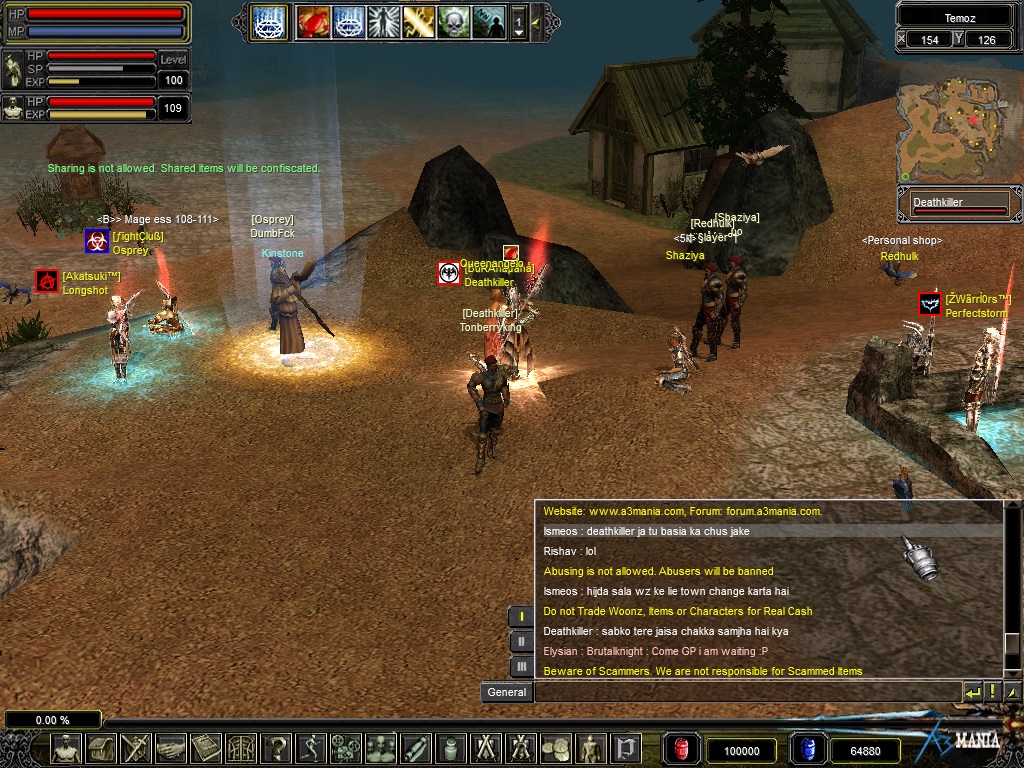Switch to chat tab I
This screenshot has height=768, width=1024.
click(521, 616)
